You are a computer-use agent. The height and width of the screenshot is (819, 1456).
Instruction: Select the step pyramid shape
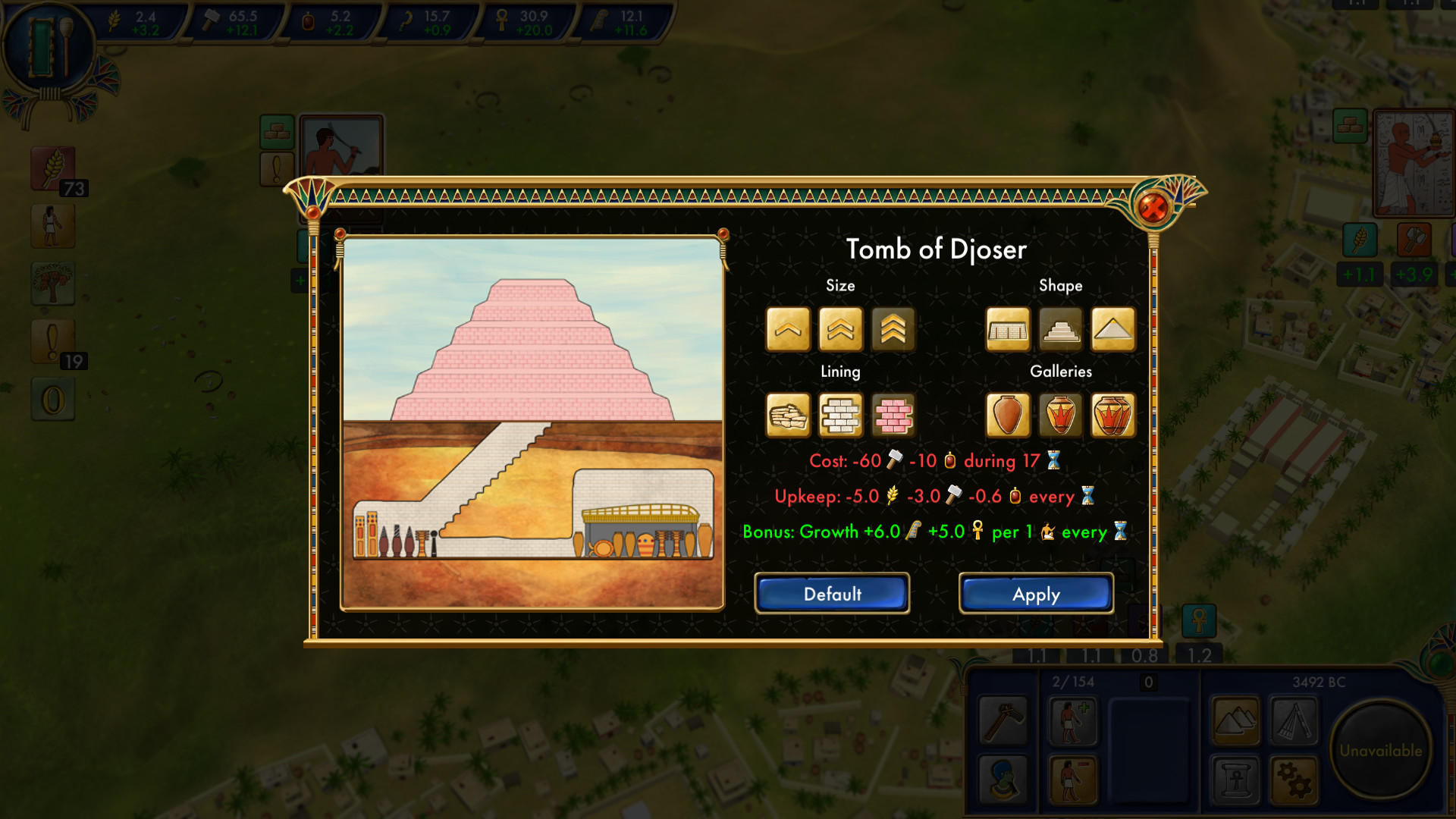point(1059,330)
